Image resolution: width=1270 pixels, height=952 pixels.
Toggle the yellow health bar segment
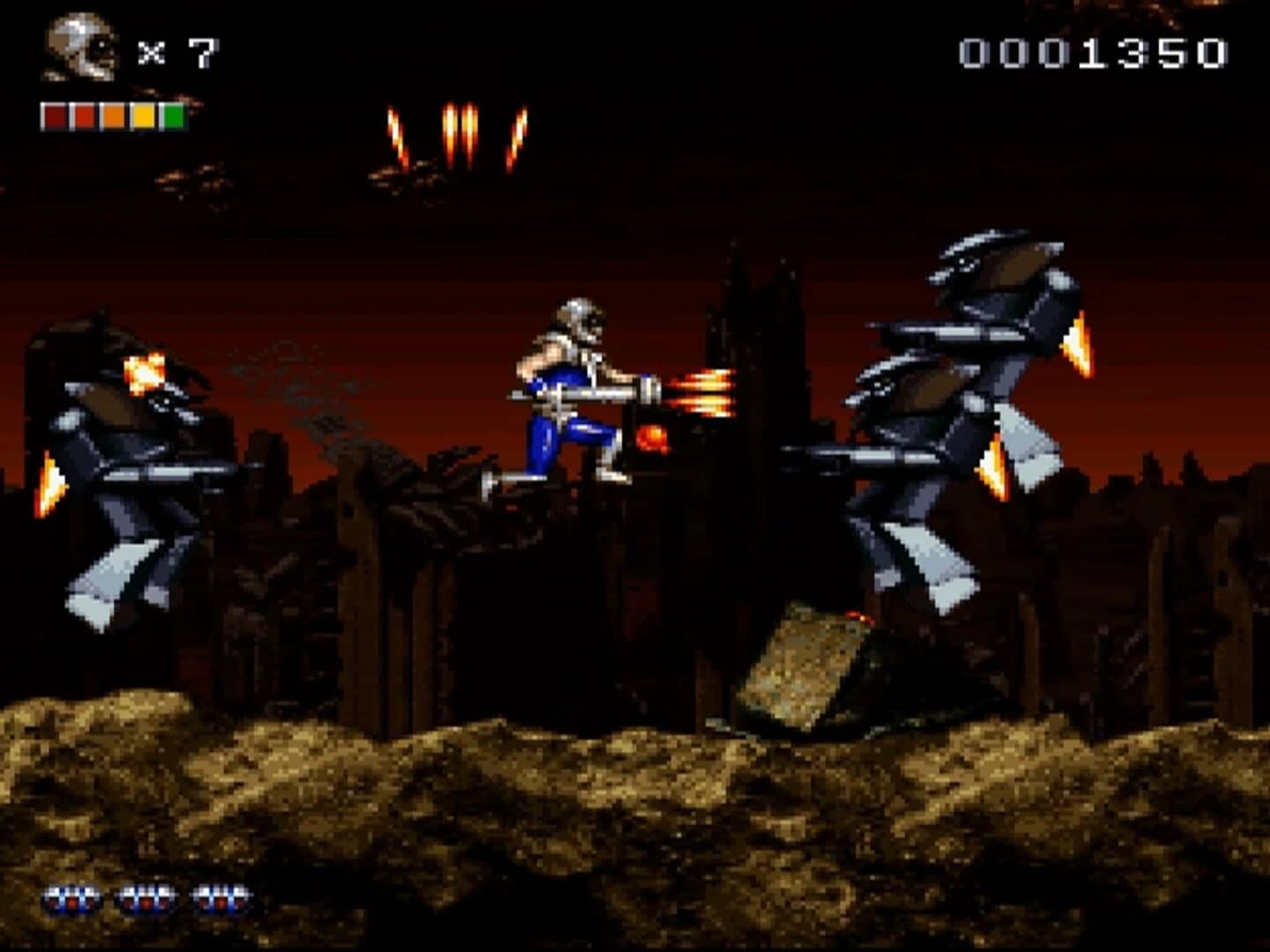[143, 115]
